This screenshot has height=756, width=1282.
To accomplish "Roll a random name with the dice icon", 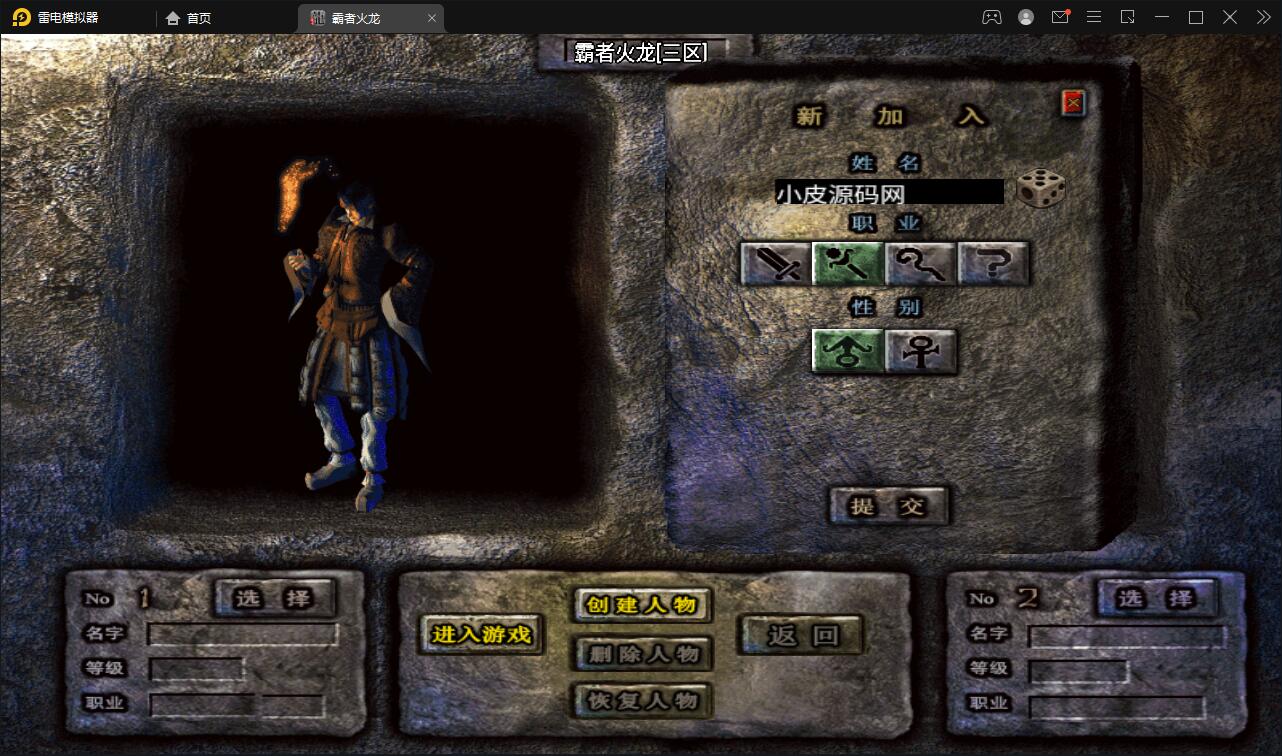I will tap(1041, 190).
